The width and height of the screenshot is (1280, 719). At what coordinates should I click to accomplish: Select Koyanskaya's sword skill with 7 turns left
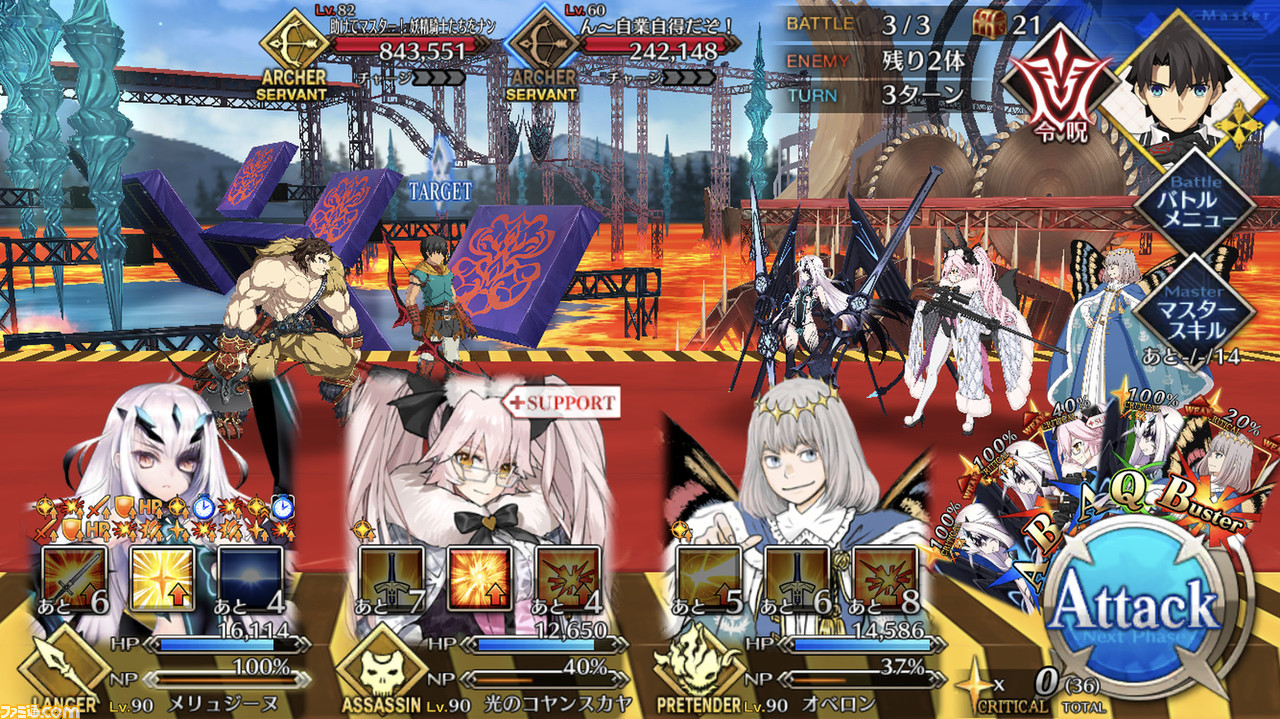[391, 579]
